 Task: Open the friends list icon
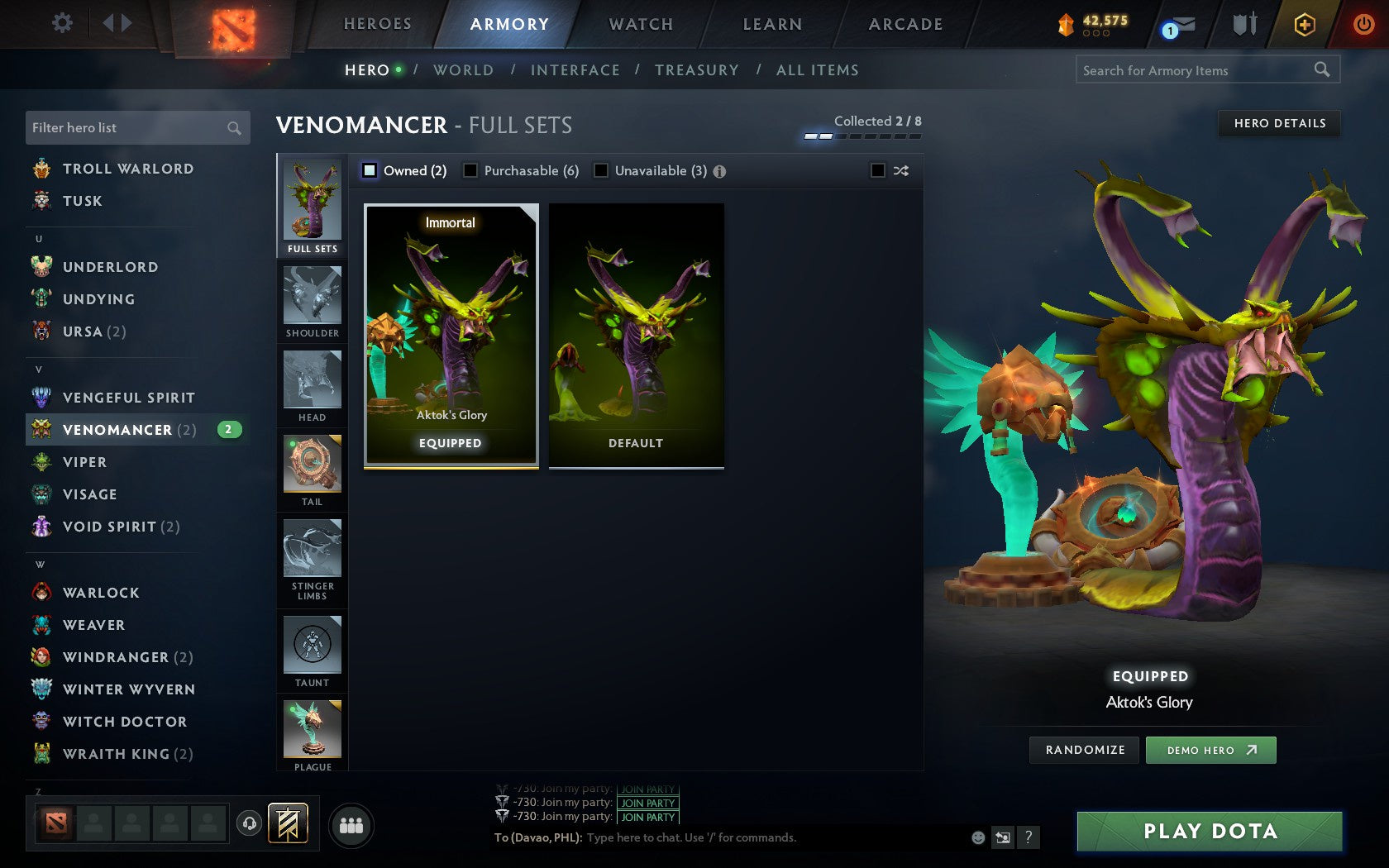click(x=351, y=823)
